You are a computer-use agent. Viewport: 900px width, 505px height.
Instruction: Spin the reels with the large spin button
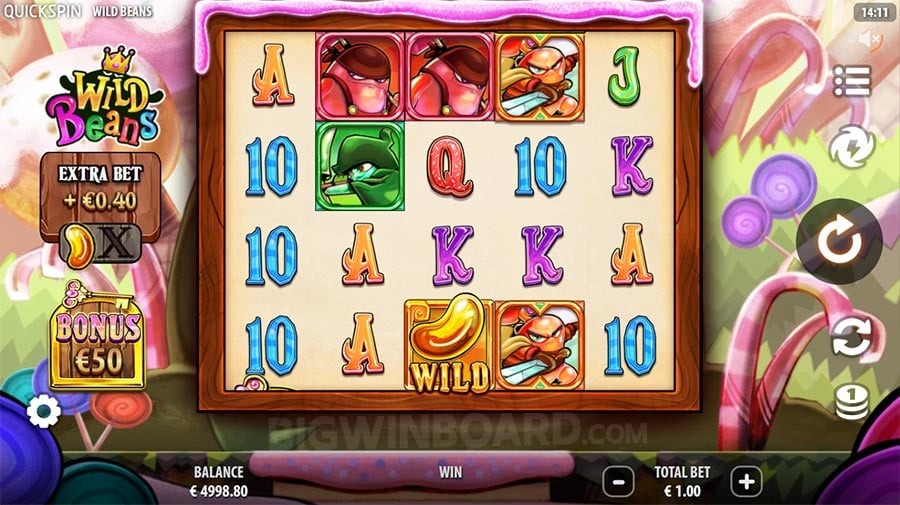click(839, 241)
